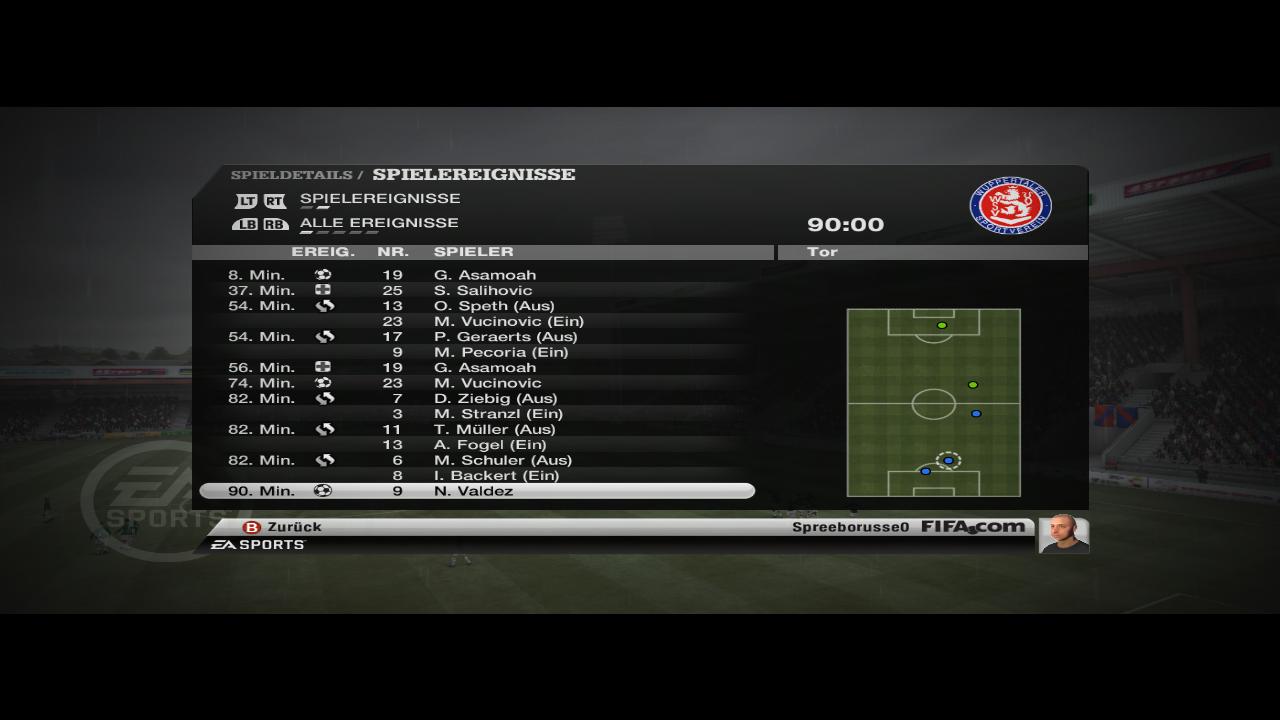Select O. Speth (Aus) substitution row

pyautogui.click(x=477, y=306)
